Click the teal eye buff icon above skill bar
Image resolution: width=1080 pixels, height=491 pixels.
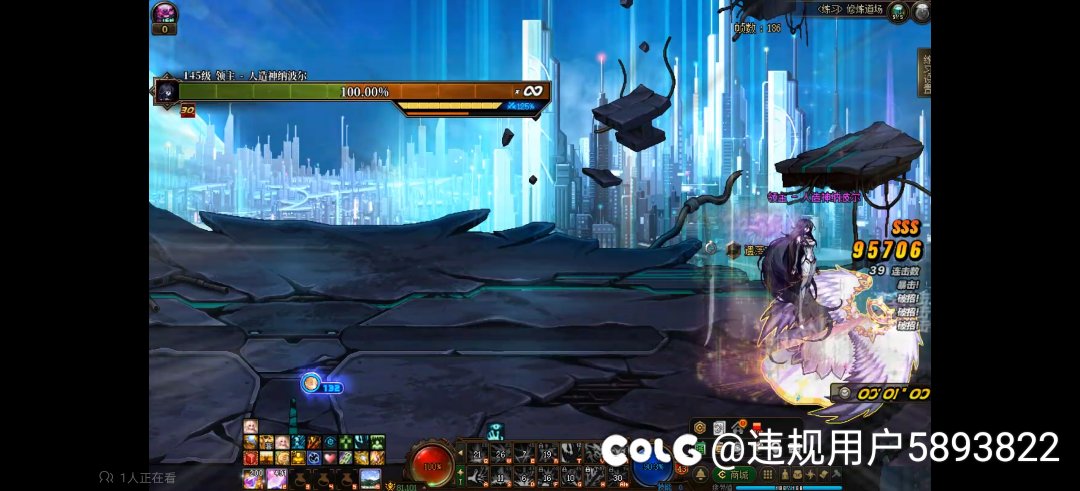click(497, 432)
